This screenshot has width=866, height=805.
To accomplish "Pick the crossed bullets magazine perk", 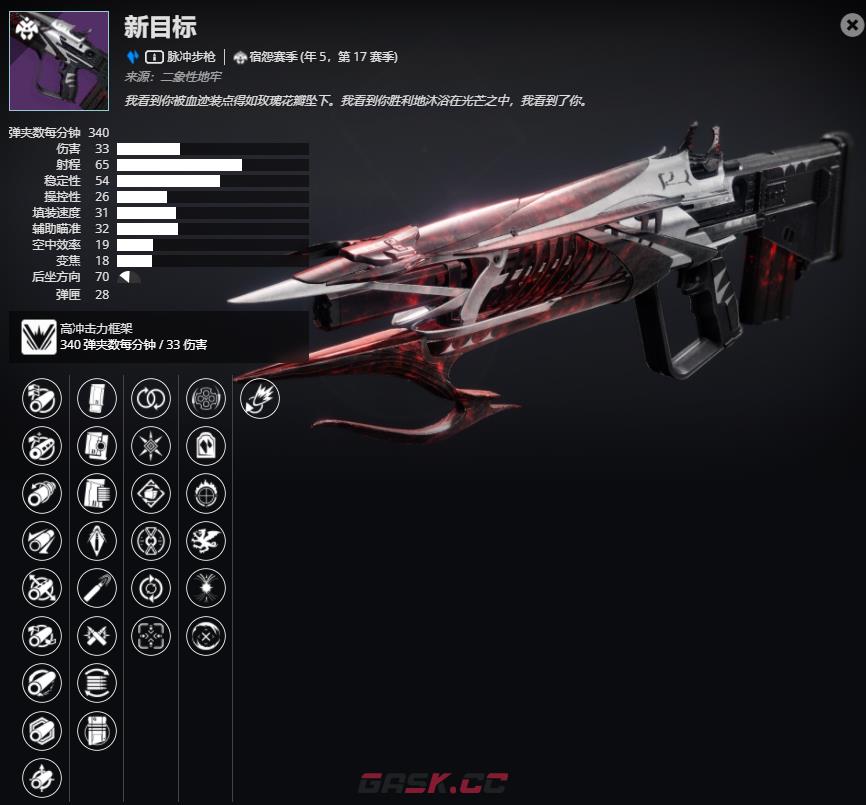I will [97, 635].
